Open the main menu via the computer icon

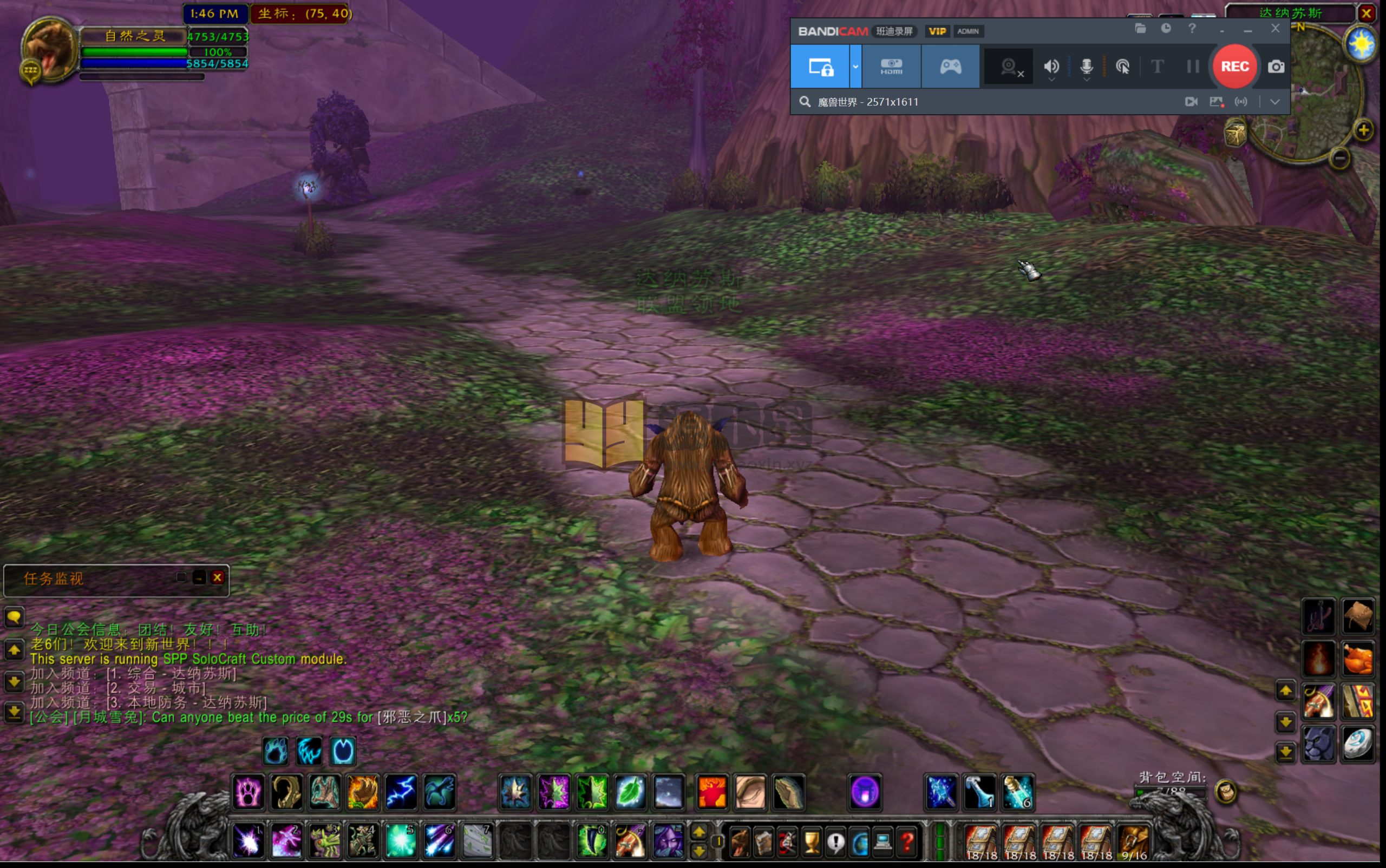click(883, 842)
